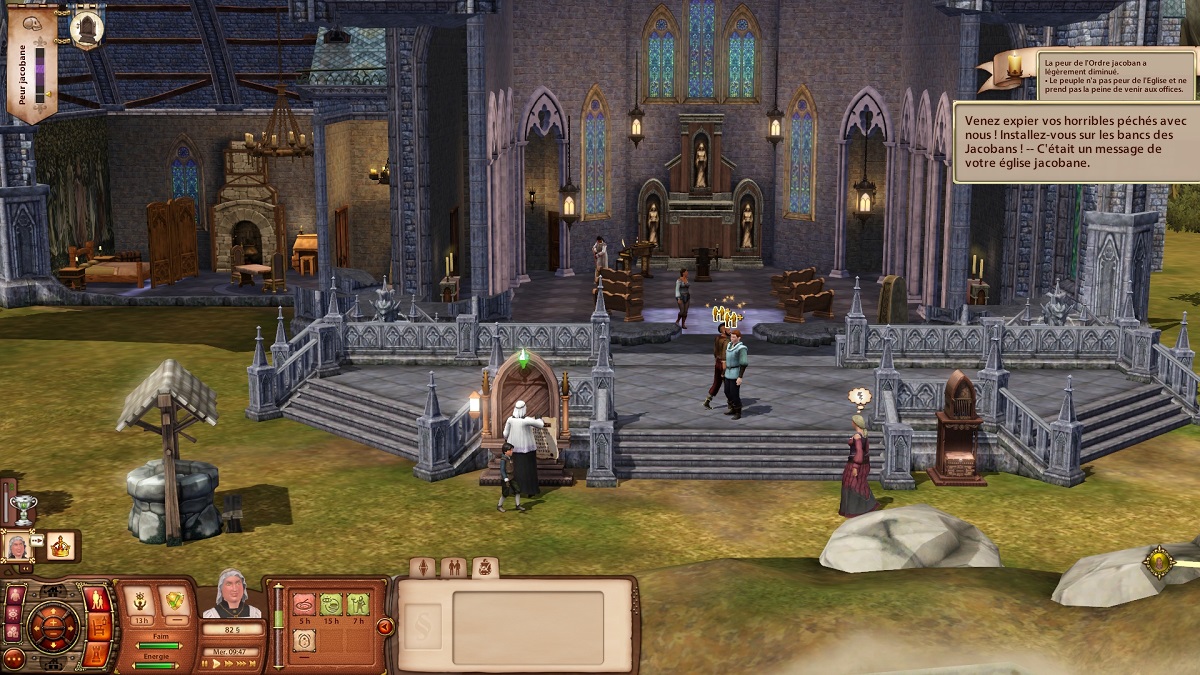The image size is (1200, 675).
Task: Click the green checkmark shield icon
Action: click(174, 602)
